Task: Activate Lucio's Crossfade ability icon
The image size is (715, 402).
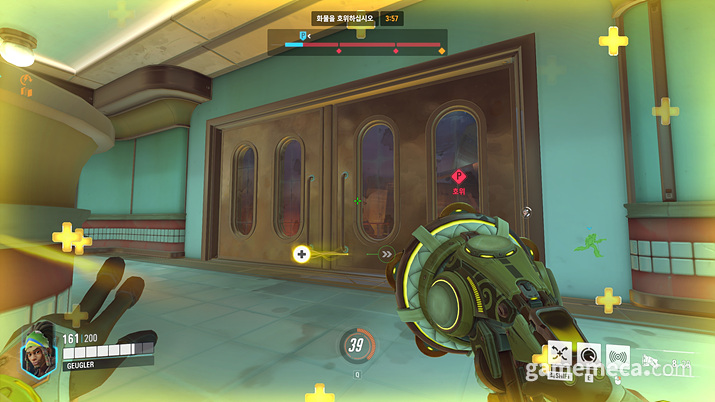Action: coord(559,355)
